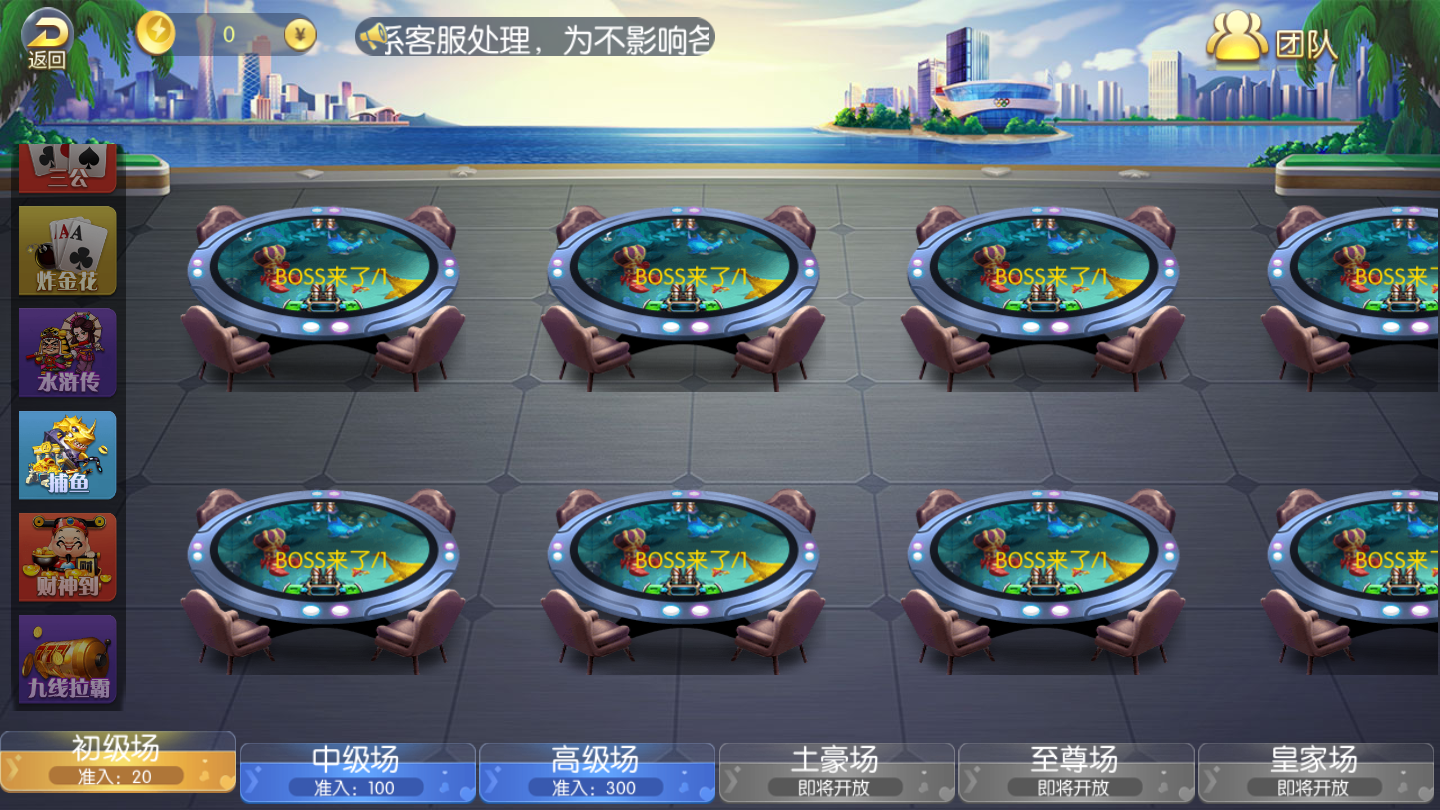Select the 初级场 tab
Viewport: 1440px width, 810px height.
pos(117,765)
